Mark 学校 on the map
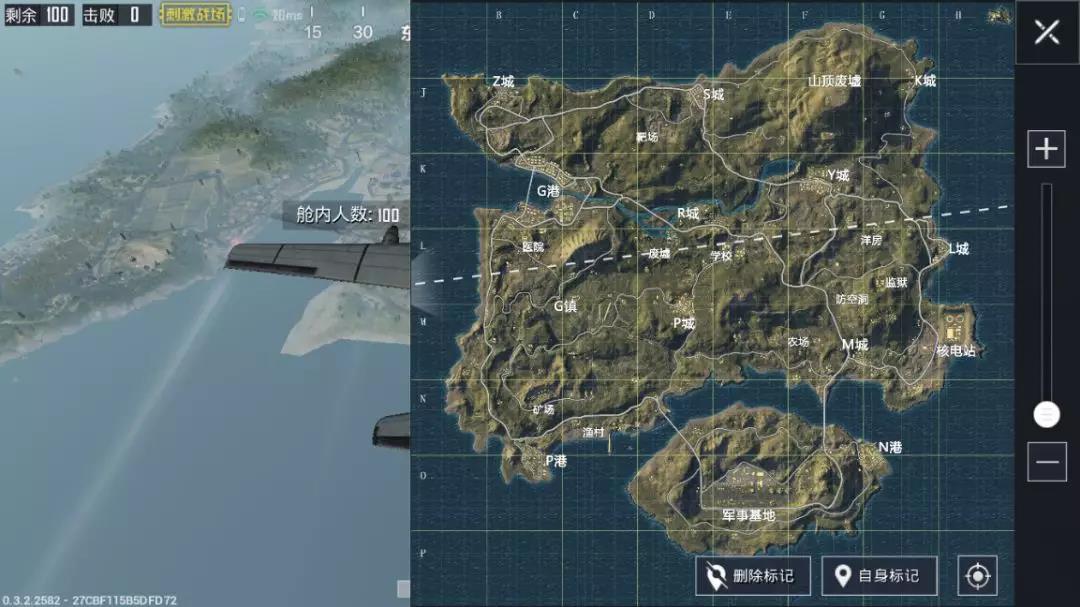The width and height of the screenshot is (1080, 607). click(x=721, y=255)
